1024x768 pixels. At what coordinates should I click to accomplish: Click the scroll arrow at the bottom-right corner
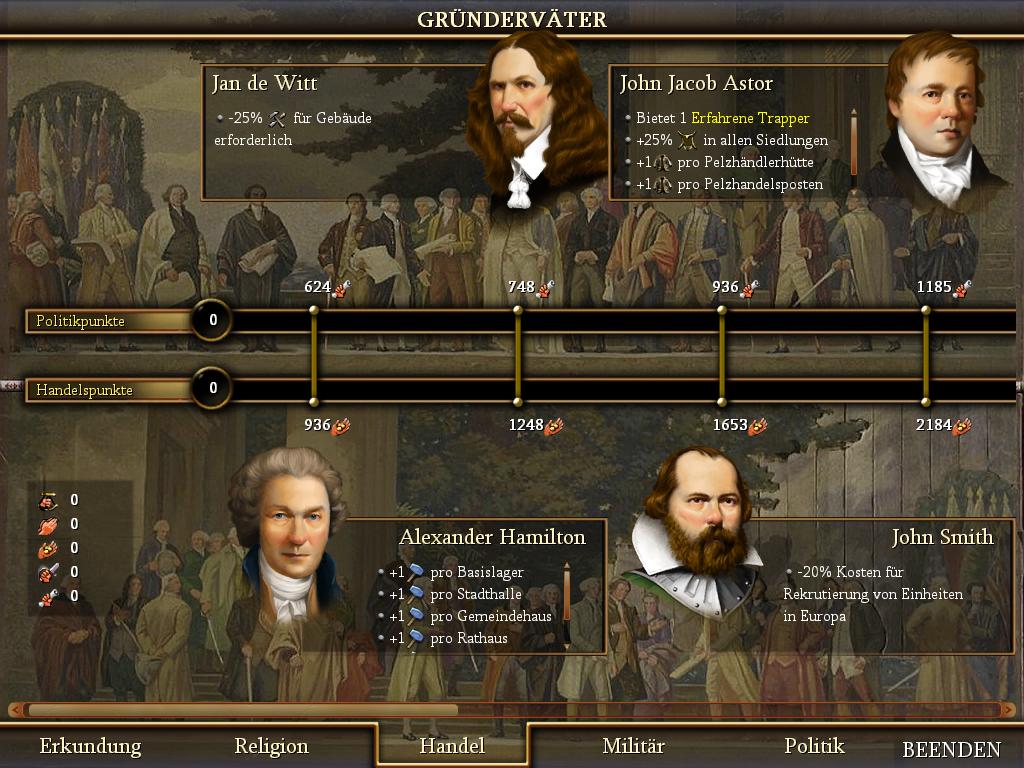tap(1009, 710)
